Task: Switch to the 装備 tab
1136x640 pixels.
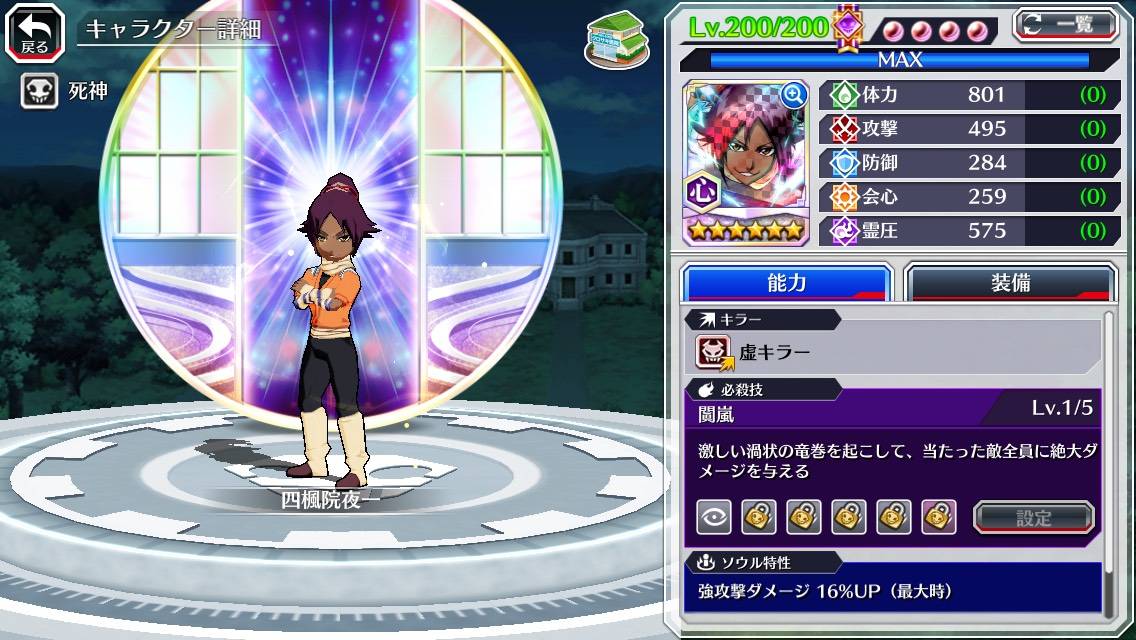Action: [x=1010, y=283]
